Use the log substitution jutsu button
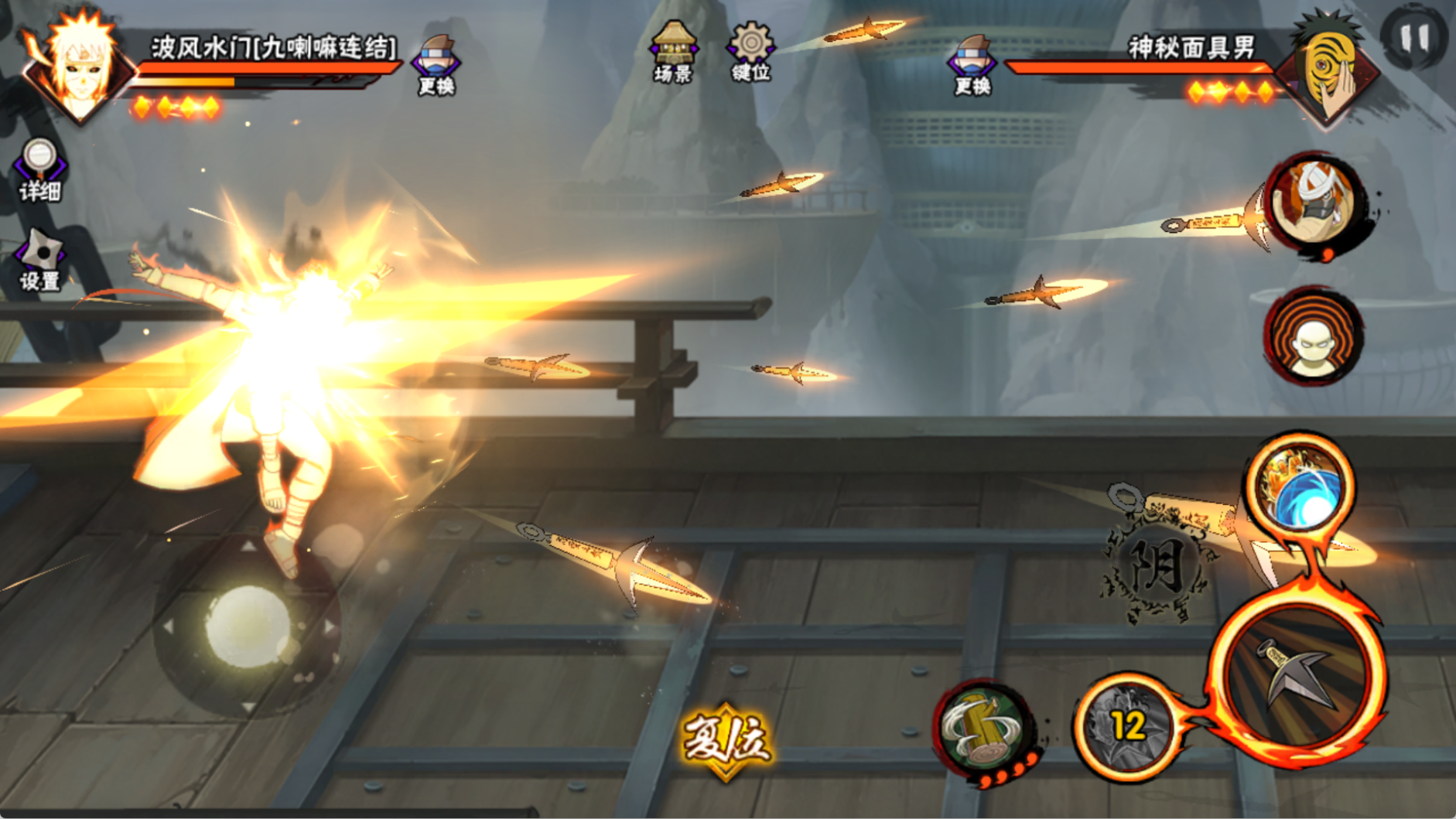Viewport: 1456px width, 819px height. [x=983, y=729]
